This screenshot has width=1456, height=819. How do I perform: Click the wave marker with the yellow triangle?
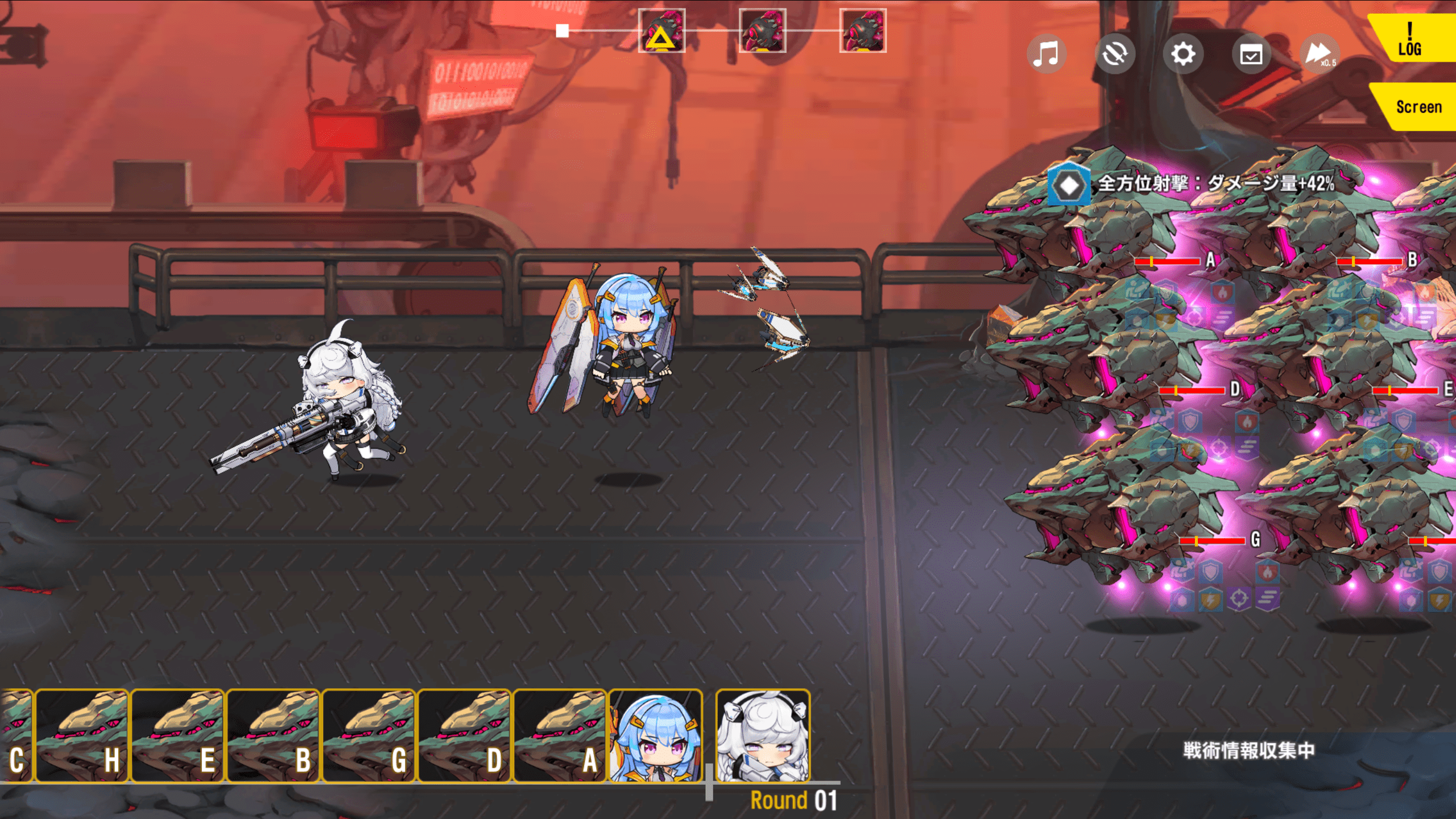point(661,31)
